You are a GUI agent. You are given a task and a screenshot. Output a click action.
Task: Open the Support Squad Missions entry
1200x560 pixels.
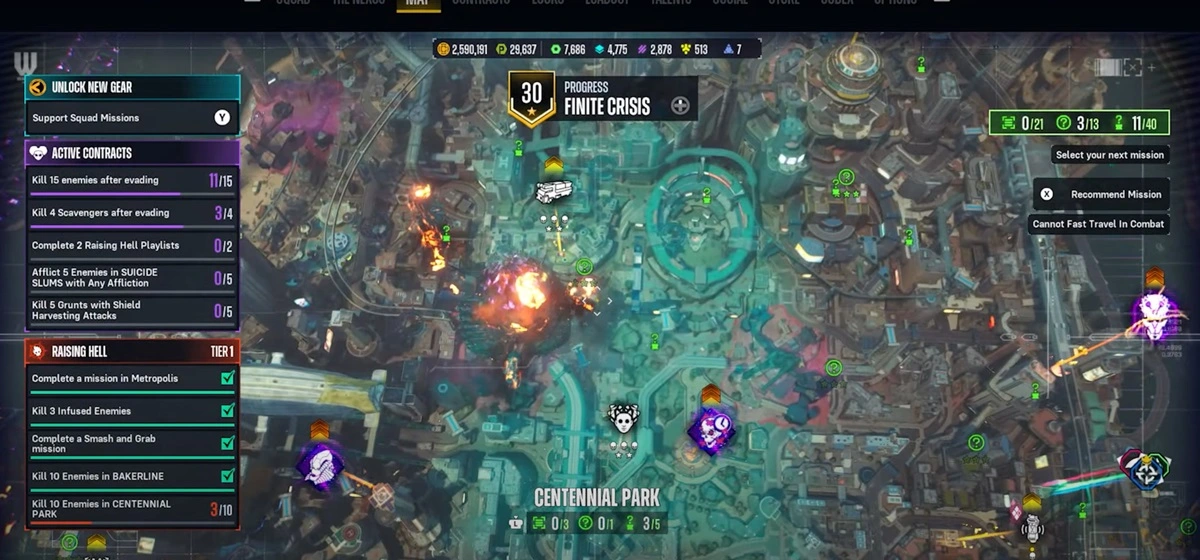131,118
